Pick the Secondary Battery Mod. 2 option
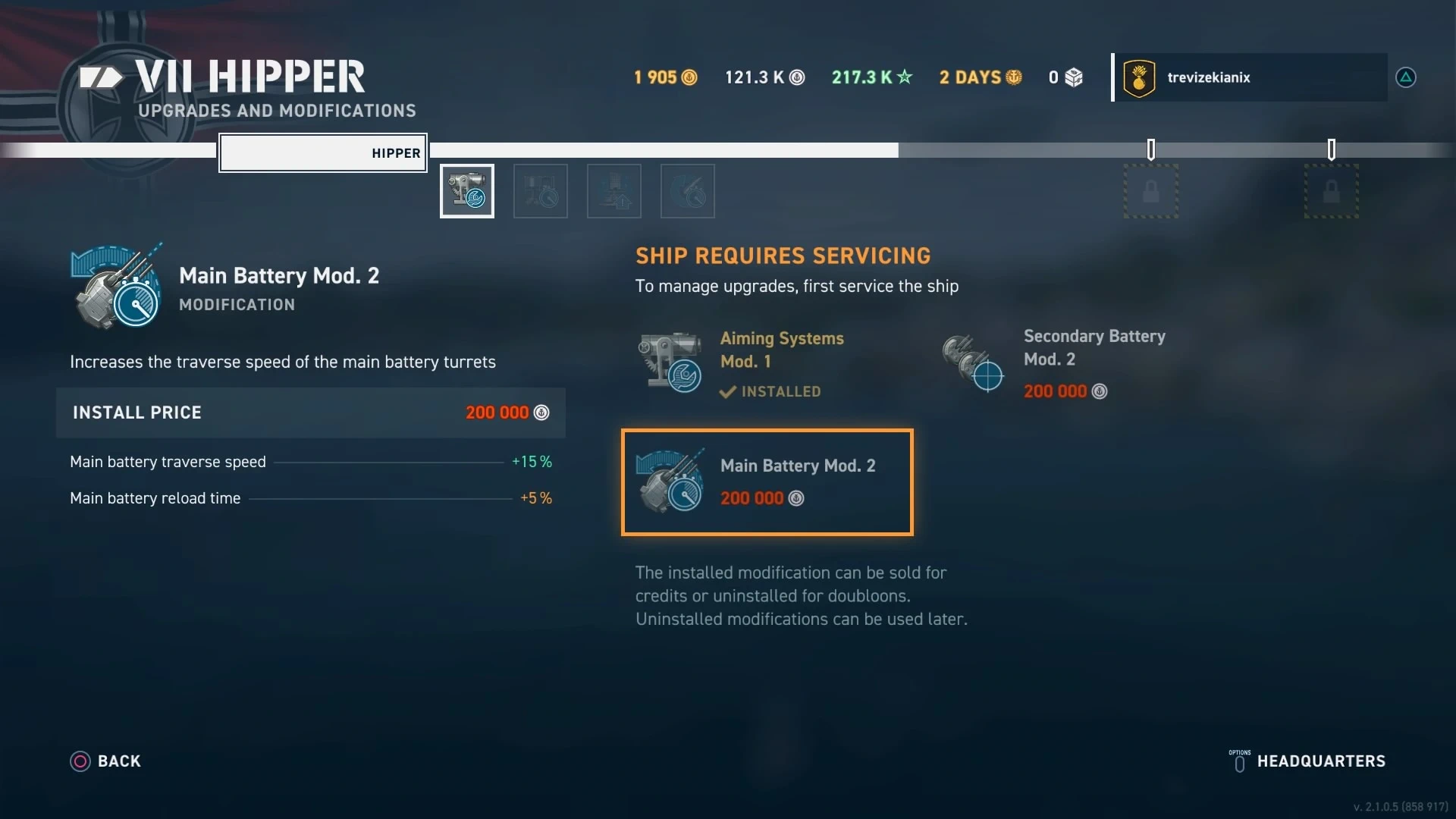 pos(1062,364)
